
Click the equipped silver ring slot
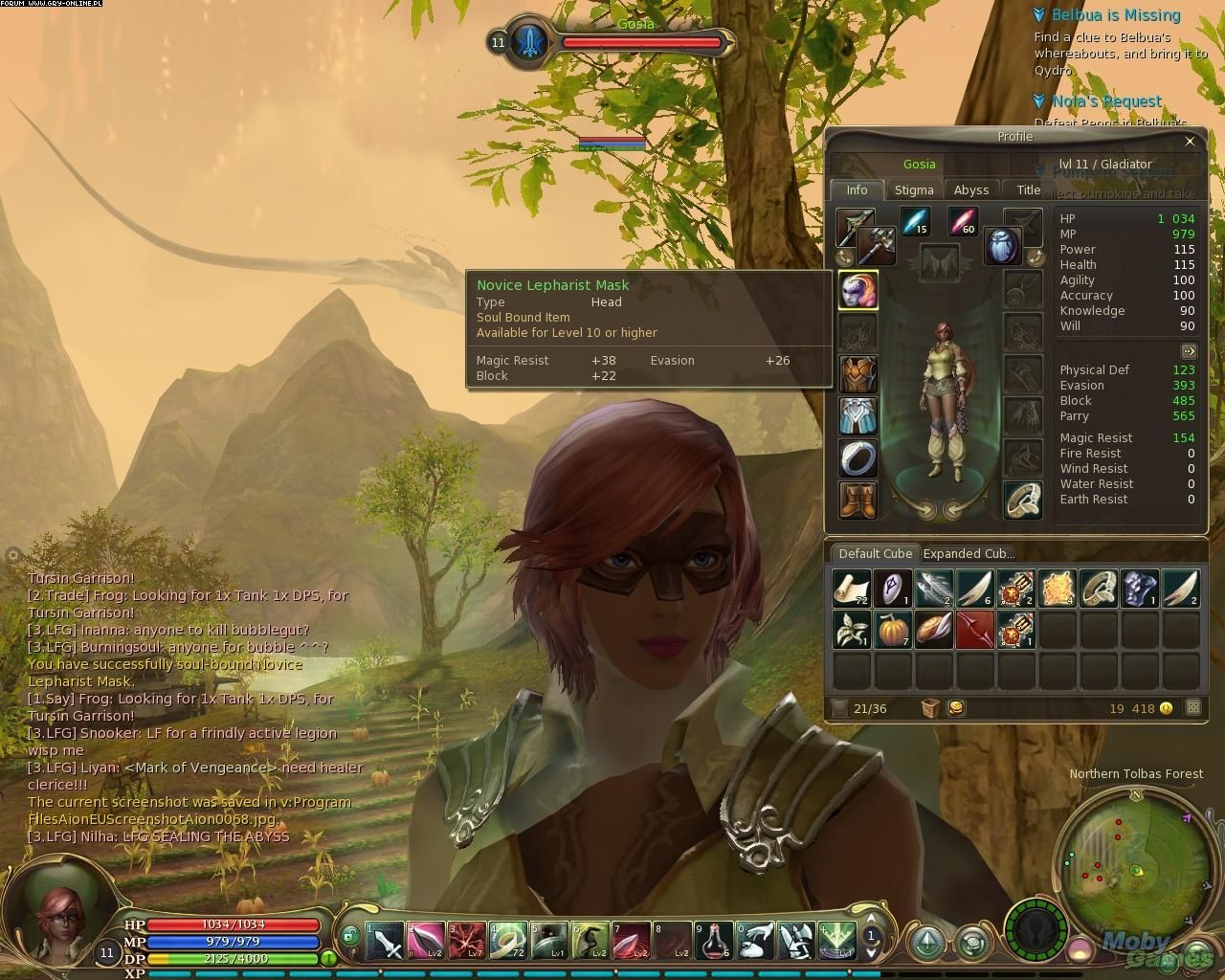click(857, 457)
